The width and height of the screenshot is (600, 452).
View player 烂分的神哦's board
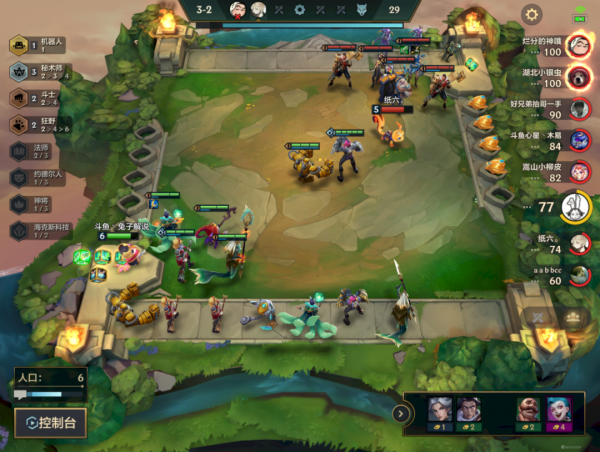click(577, 46)
